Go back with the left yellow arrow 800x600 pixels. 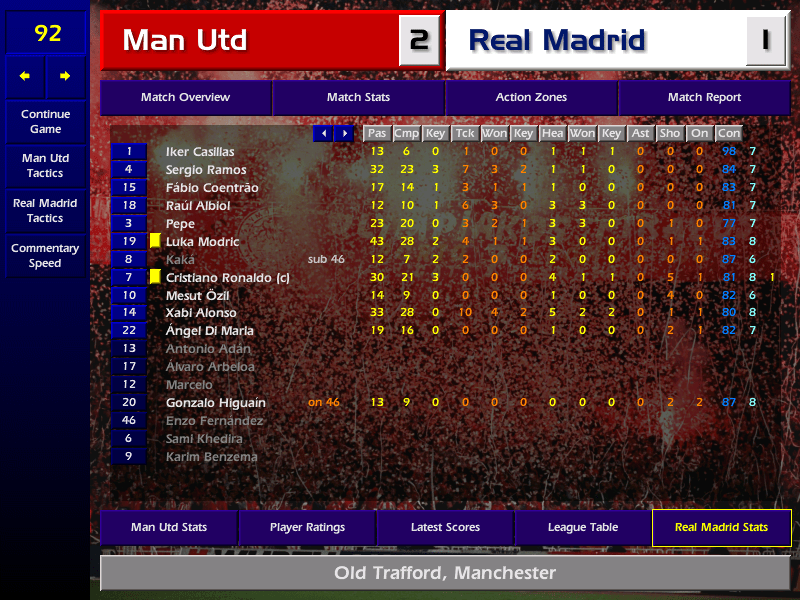point(25,76)
